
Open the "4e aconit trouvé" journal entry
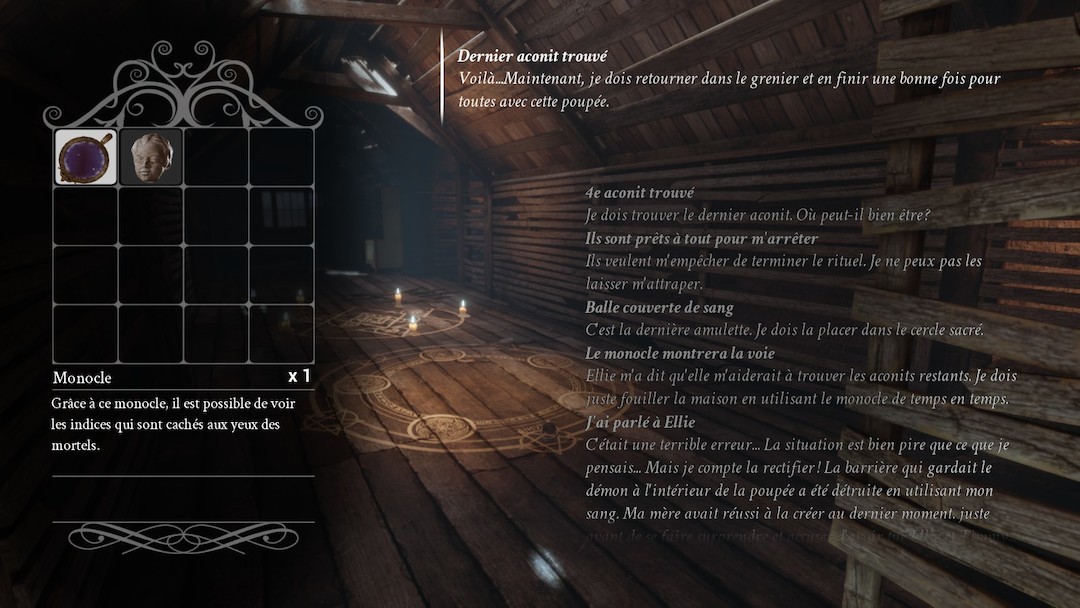click(x=639, y=192)
